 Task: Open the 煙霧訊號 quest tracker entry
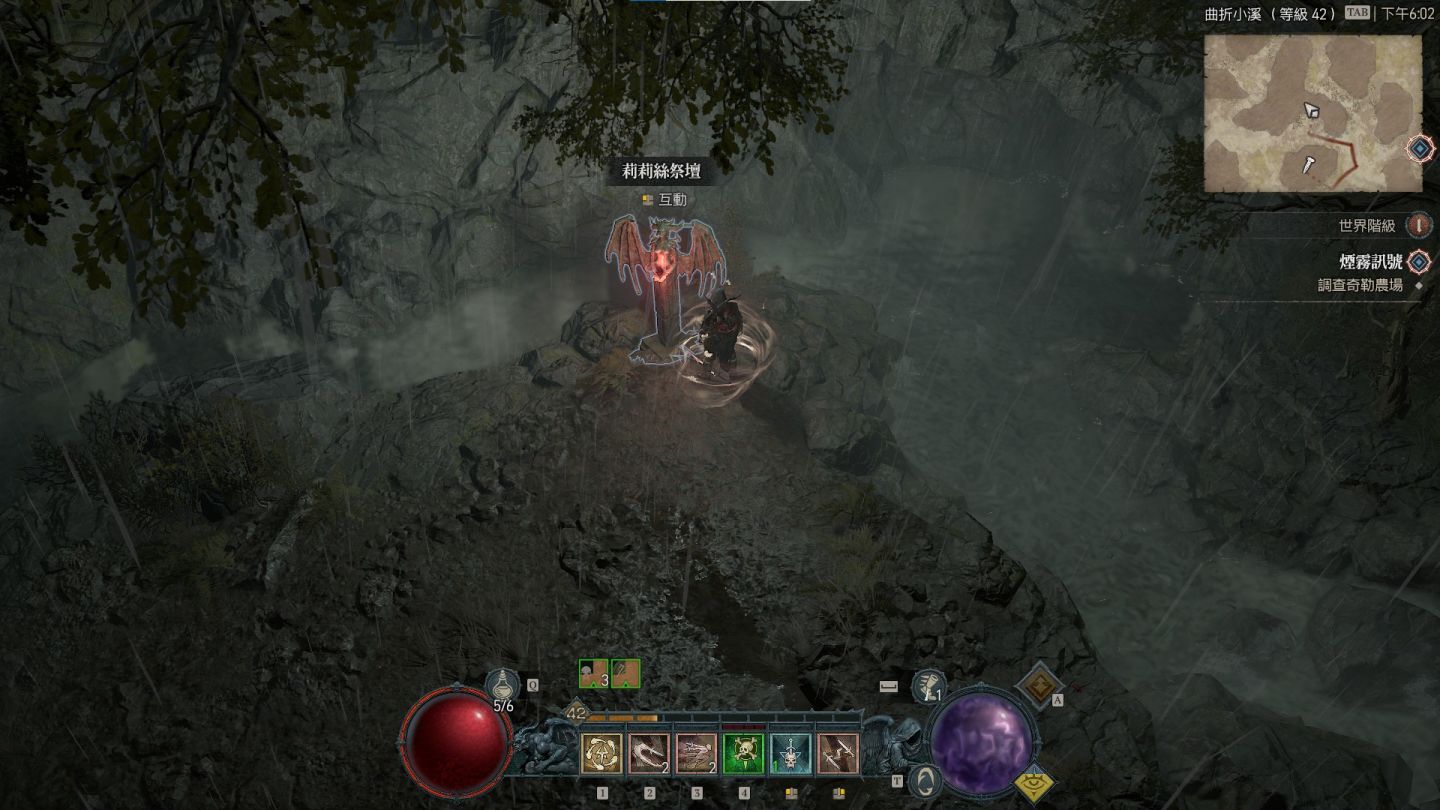(x=1372, y=262)
